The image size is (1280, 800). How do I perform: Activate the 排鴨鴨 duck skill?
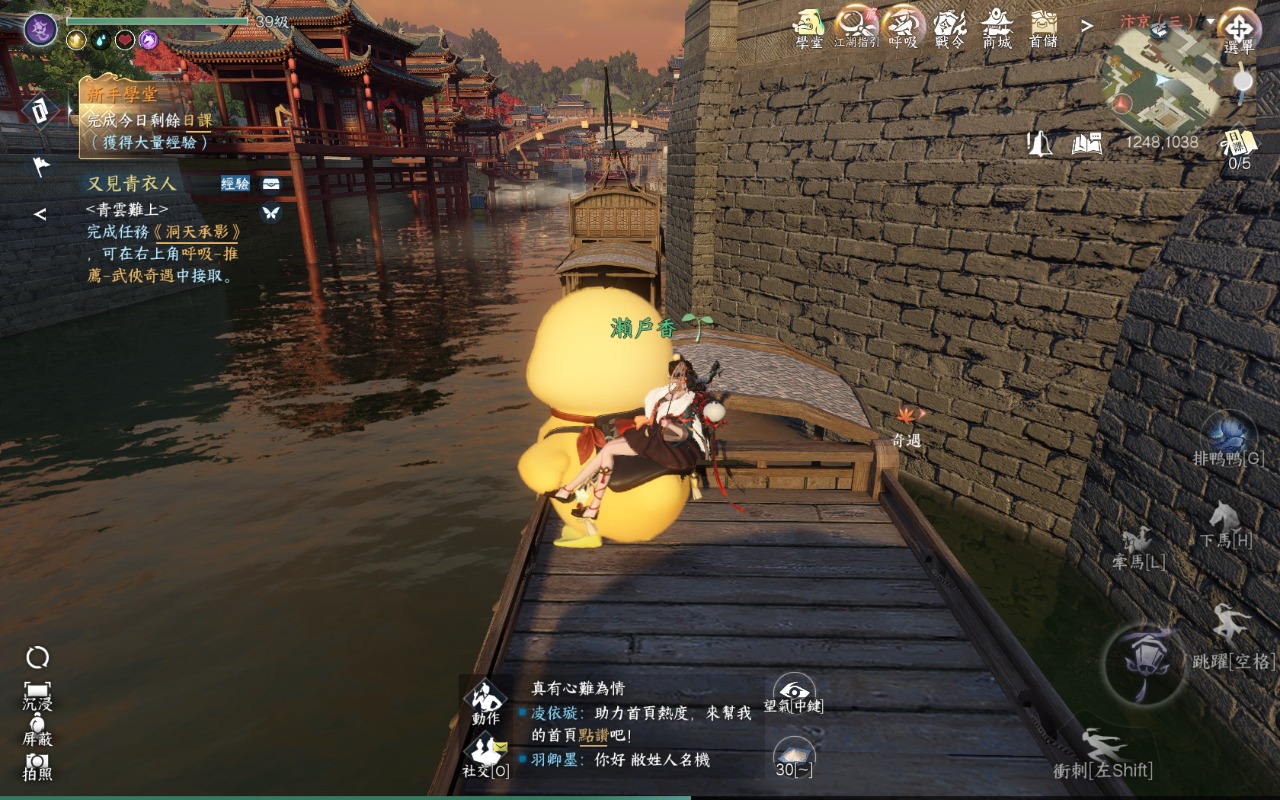pyautogui.click(x=1228, y=439)
